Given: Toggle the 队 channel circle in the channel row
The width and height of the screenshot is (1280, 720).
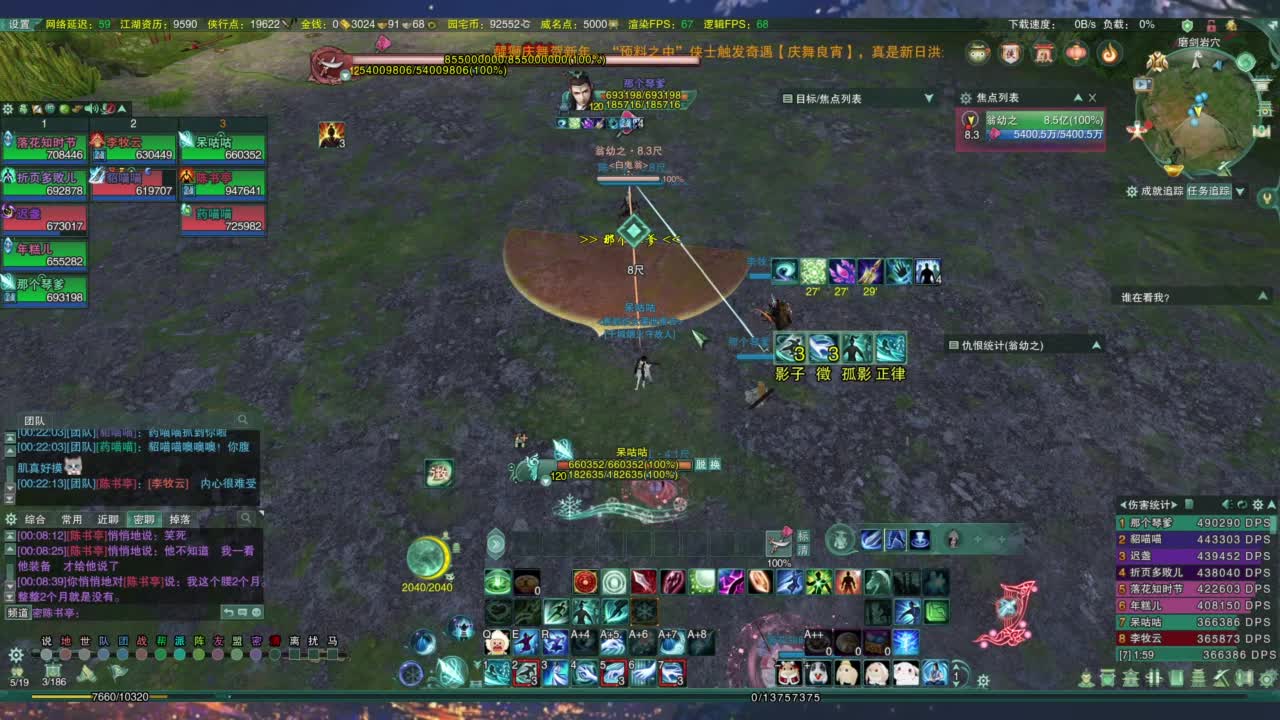Looking at the screenshot, I should (104, 654).
